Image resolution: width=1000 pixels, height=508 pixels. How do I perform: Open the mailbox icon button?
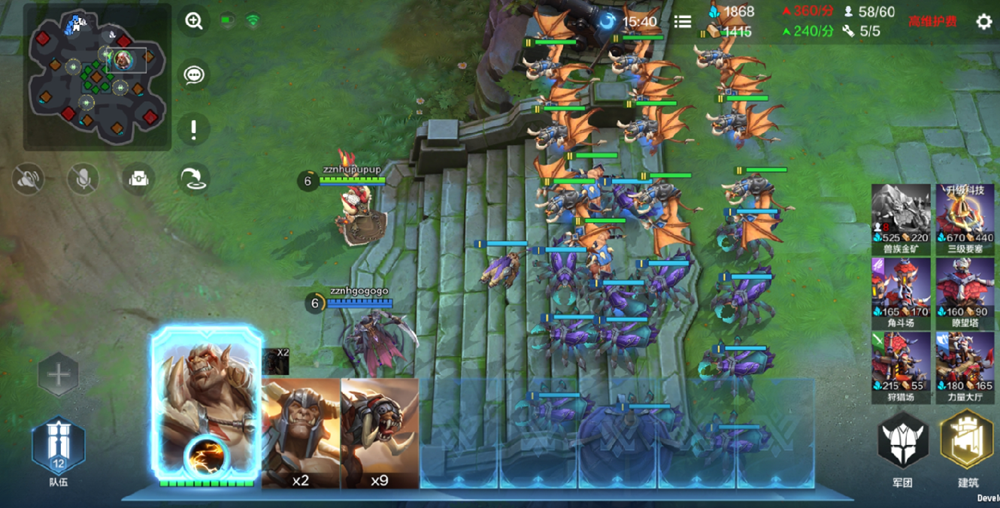pyautogui.click(x=138, y=179)
